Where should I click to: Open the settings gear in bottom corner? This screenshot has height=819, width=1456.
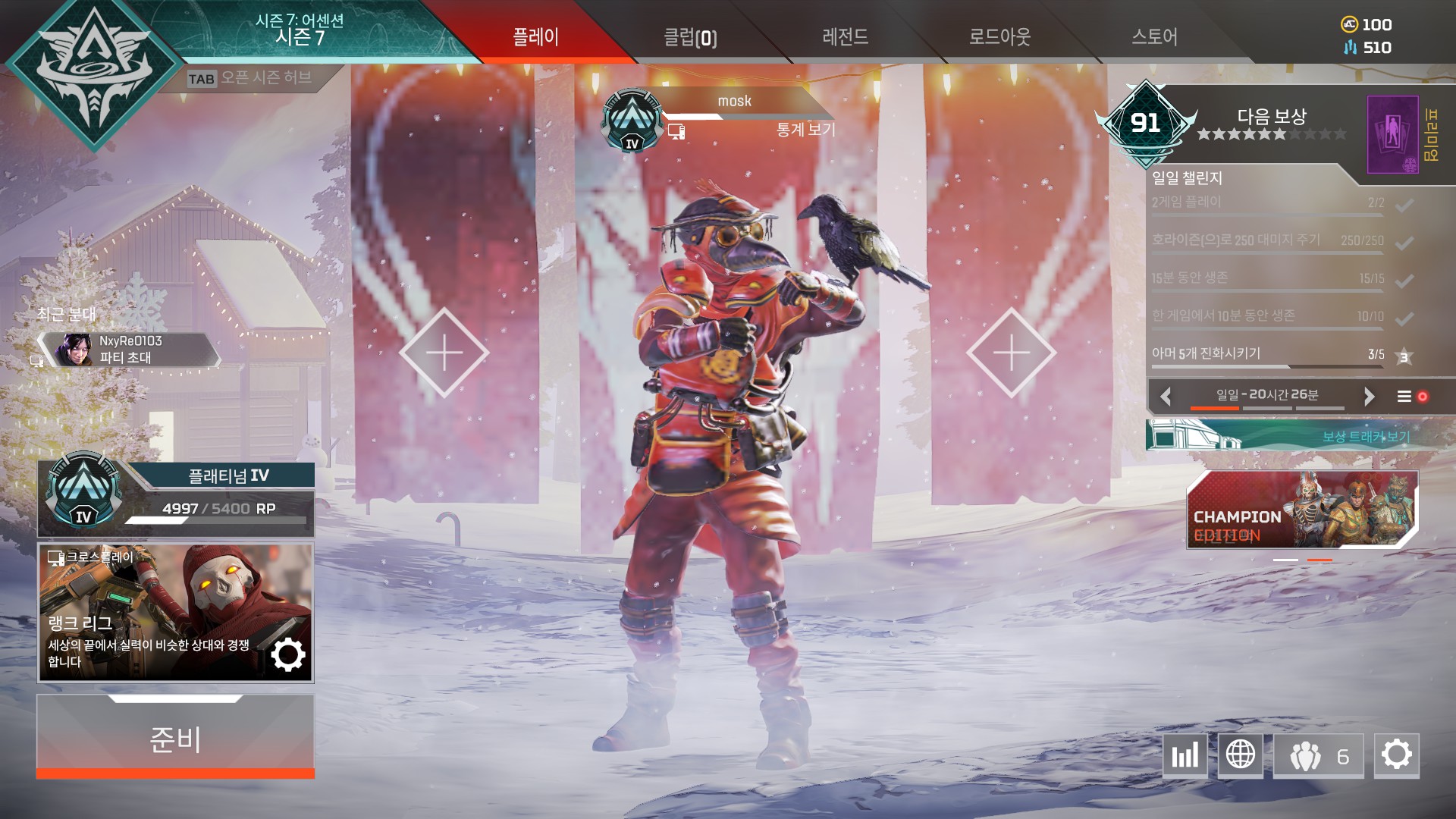[x=1396, y=755]
